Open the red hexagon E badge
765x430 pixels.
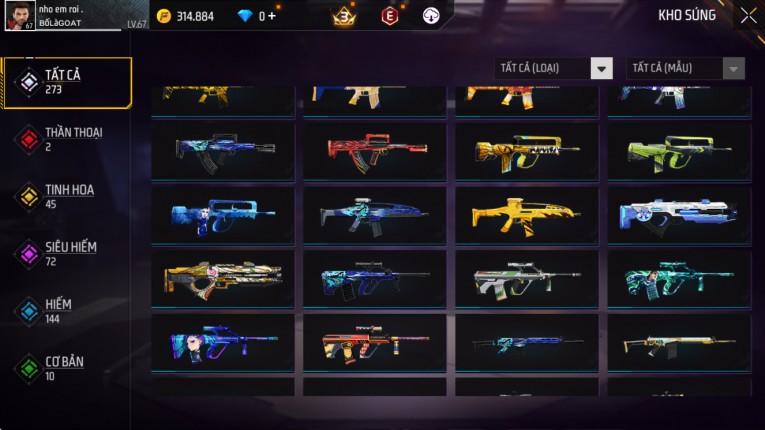[x=389, y=16]
